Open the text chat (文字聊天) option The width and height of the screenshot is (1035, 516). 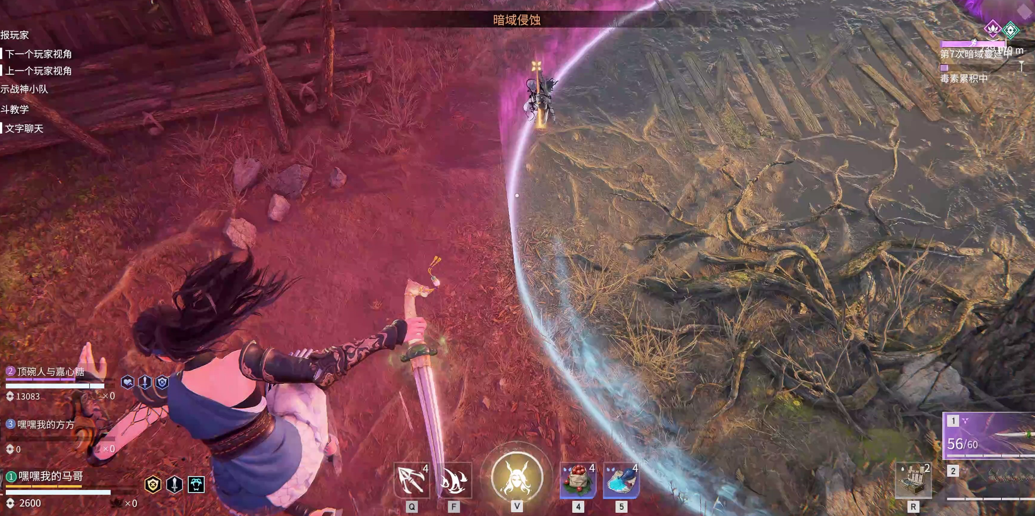(x=25, y=129)
